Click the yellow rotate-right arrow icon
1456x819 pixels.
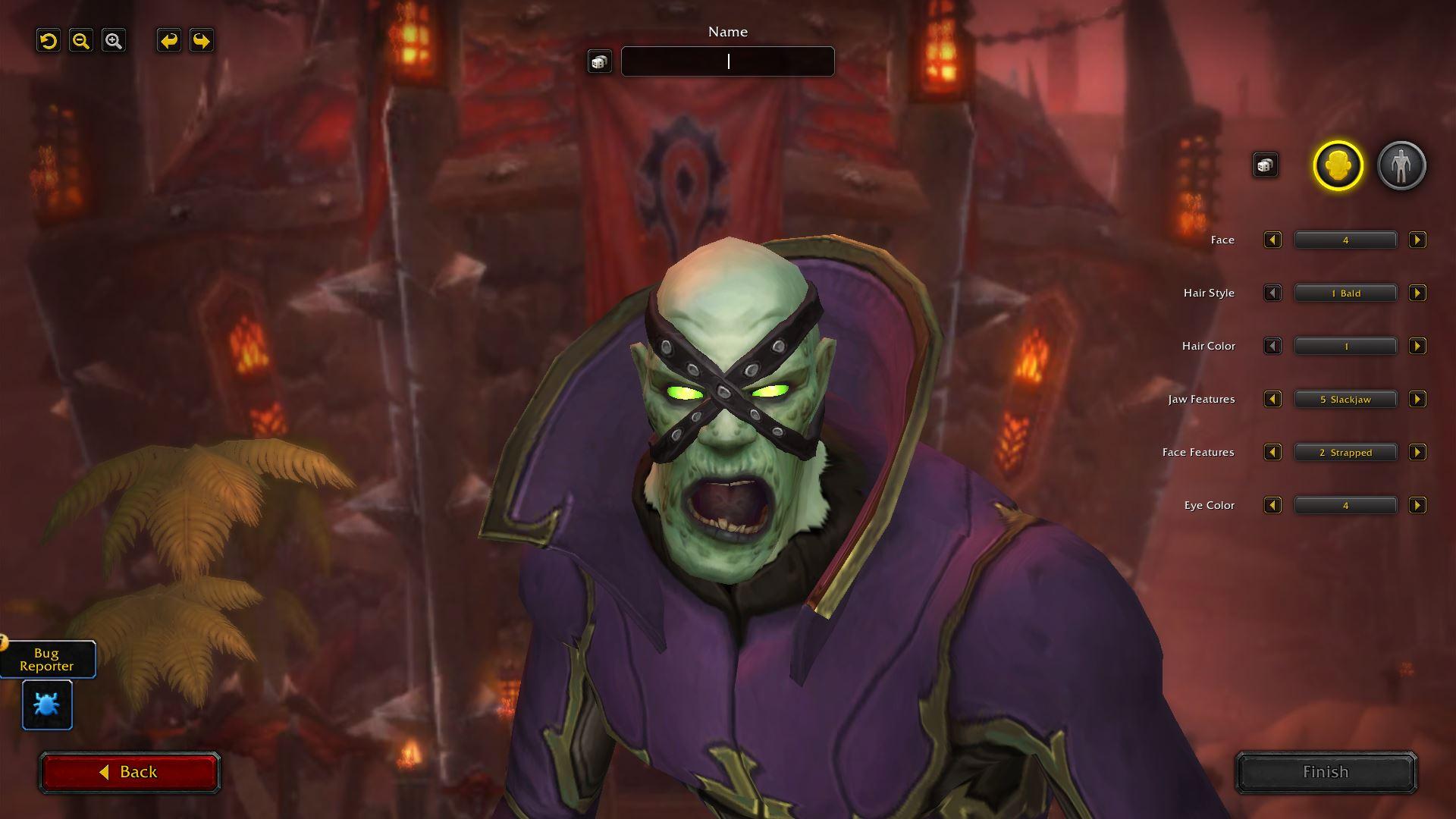tap(199, 41)
